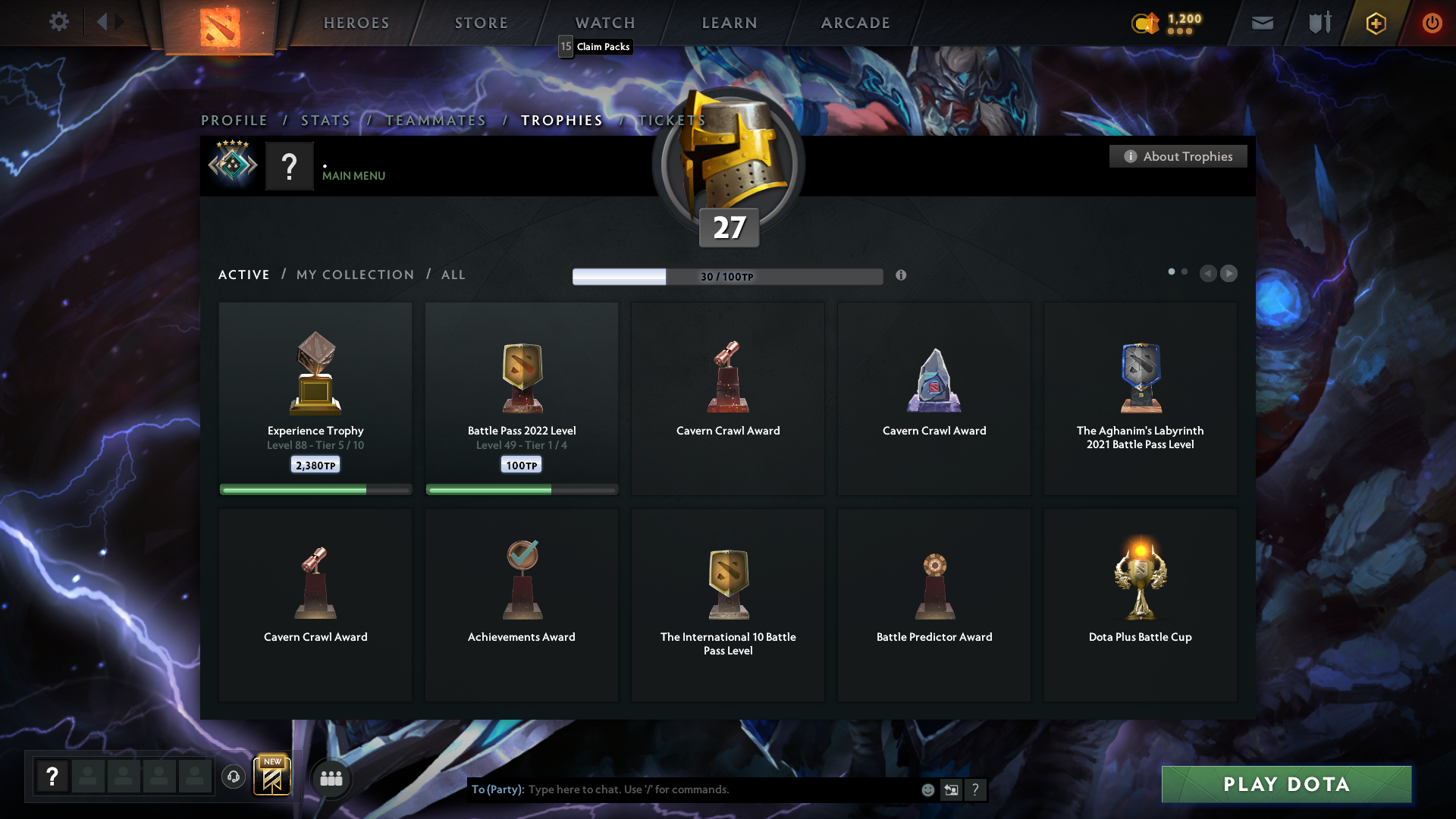Click the power exit icon
Viewport: 1456px width, 819px height.
click(1432, 22)
